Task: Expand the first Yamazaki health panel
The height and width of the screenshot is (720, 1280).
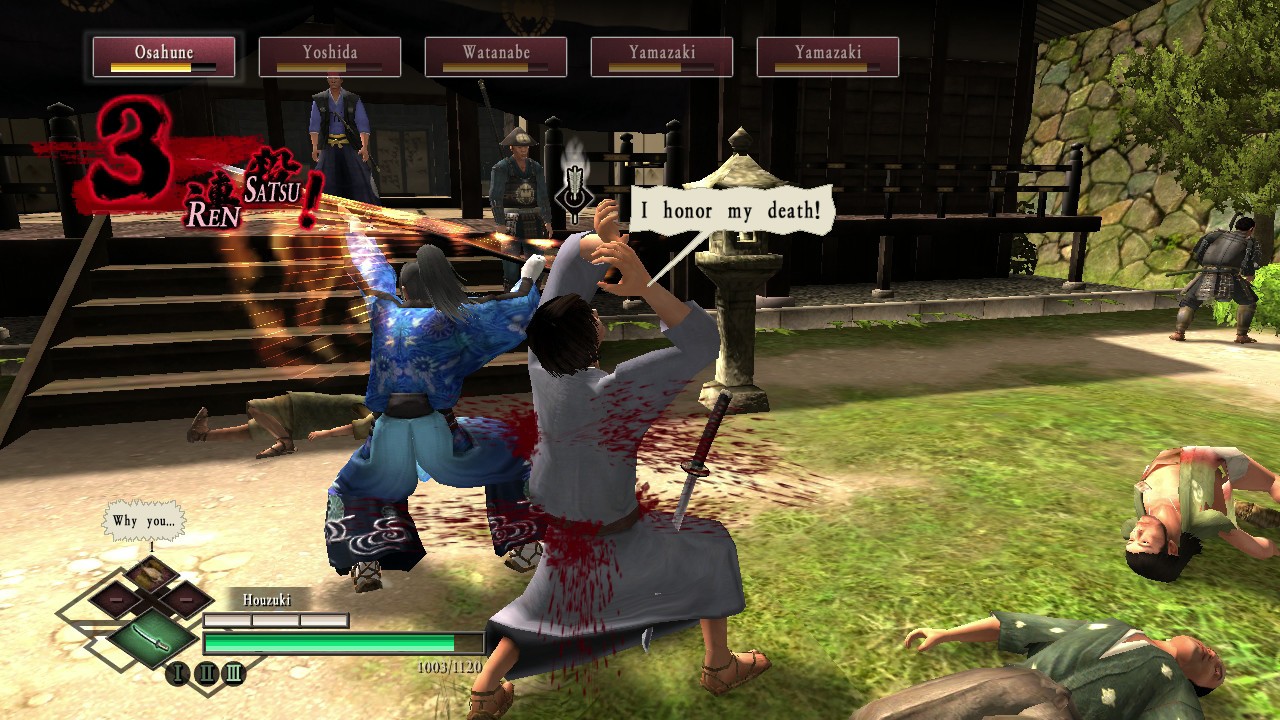Action: (x=660, y=56)
